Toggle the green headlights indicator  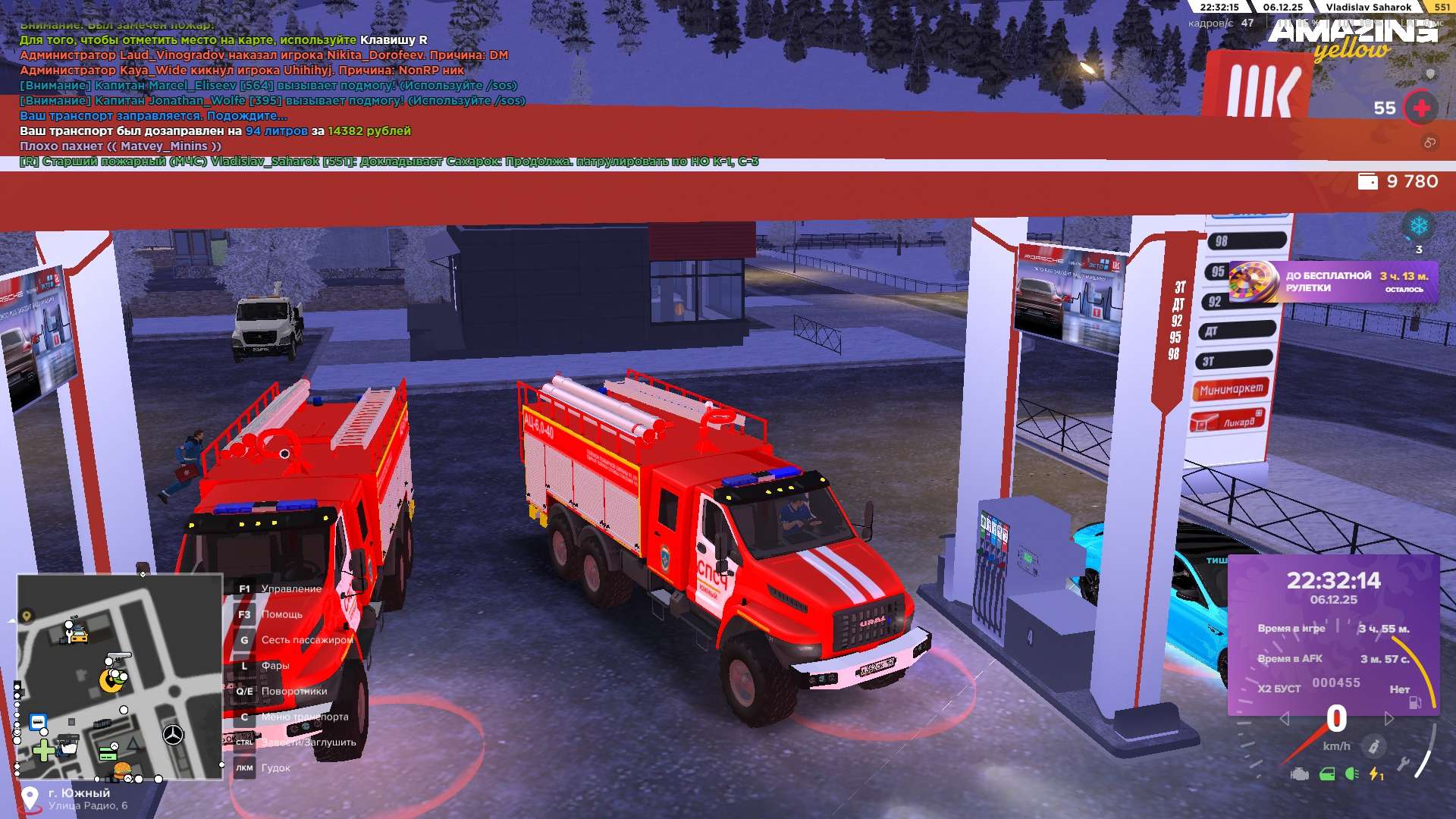(1351, 774)
